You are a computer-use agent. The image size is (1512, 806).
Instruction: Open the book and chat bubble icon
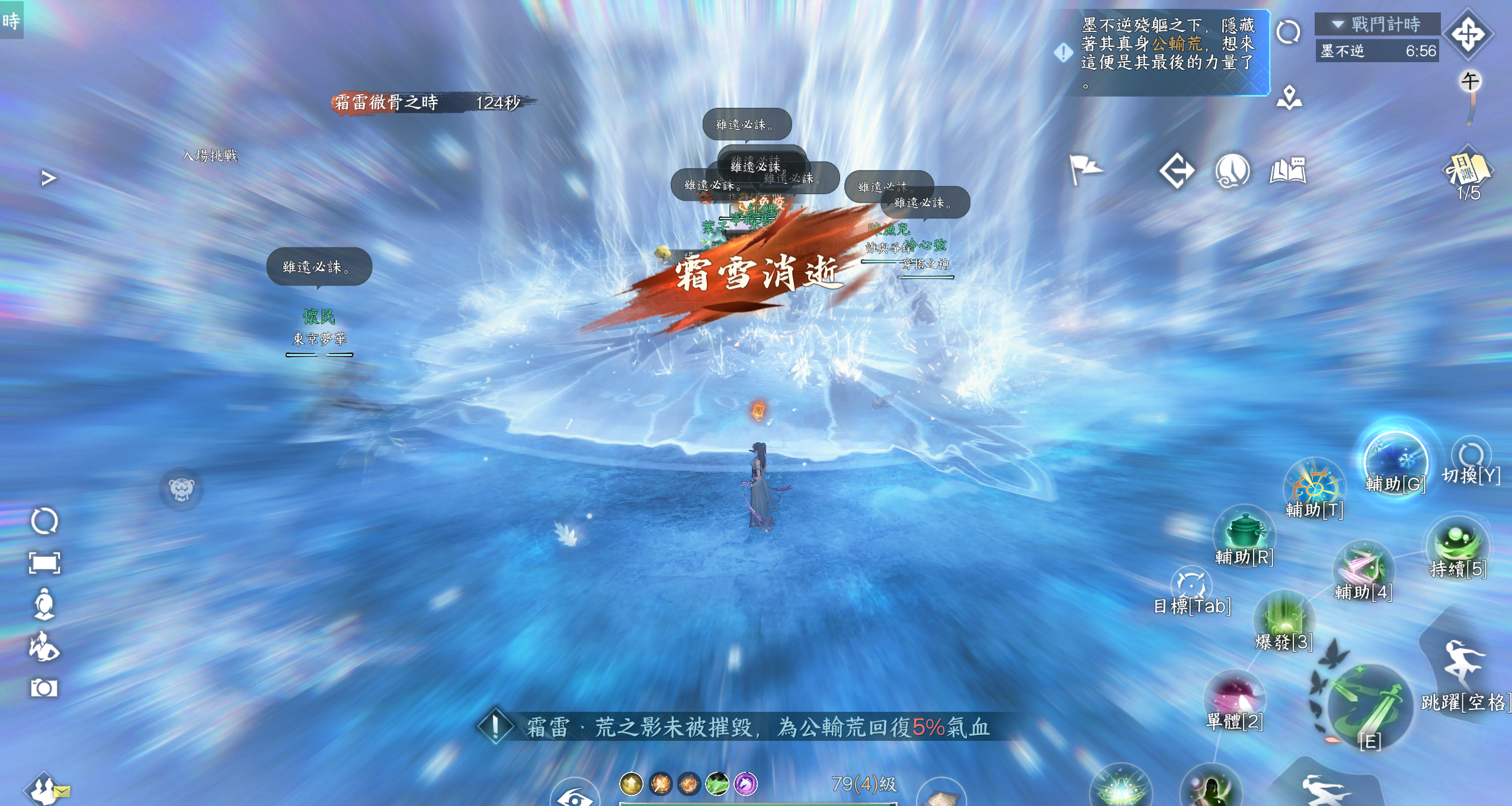click(1287, 171)
